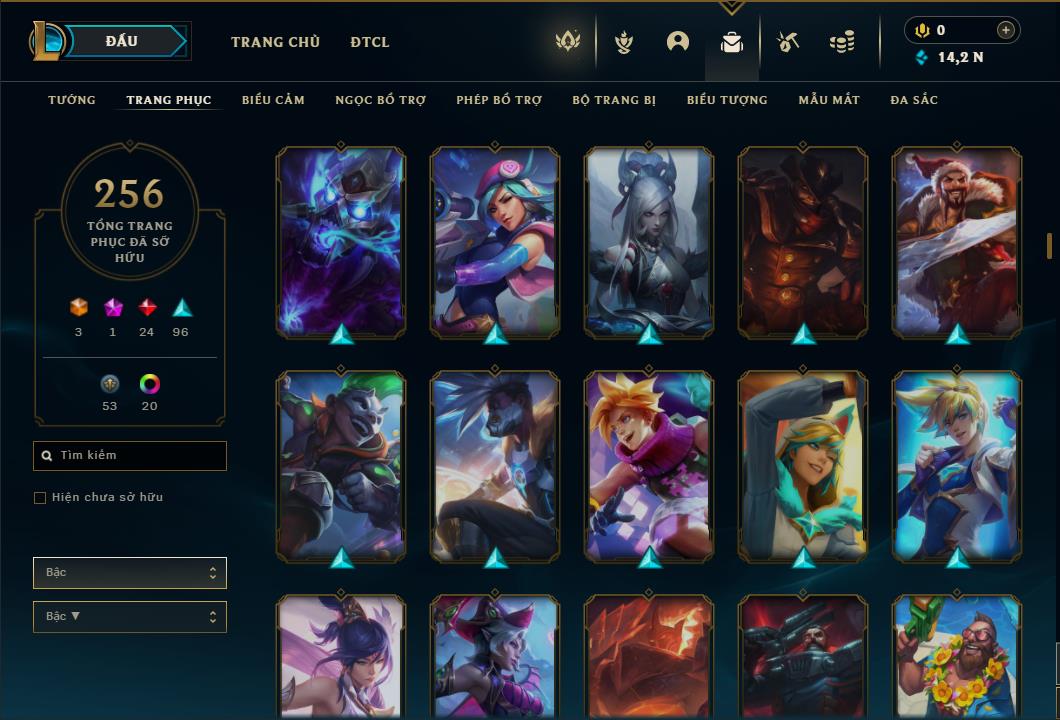Go to TRANG CHỦ home page
This screenshot has height=720, width=1060.
click(275, 42)
